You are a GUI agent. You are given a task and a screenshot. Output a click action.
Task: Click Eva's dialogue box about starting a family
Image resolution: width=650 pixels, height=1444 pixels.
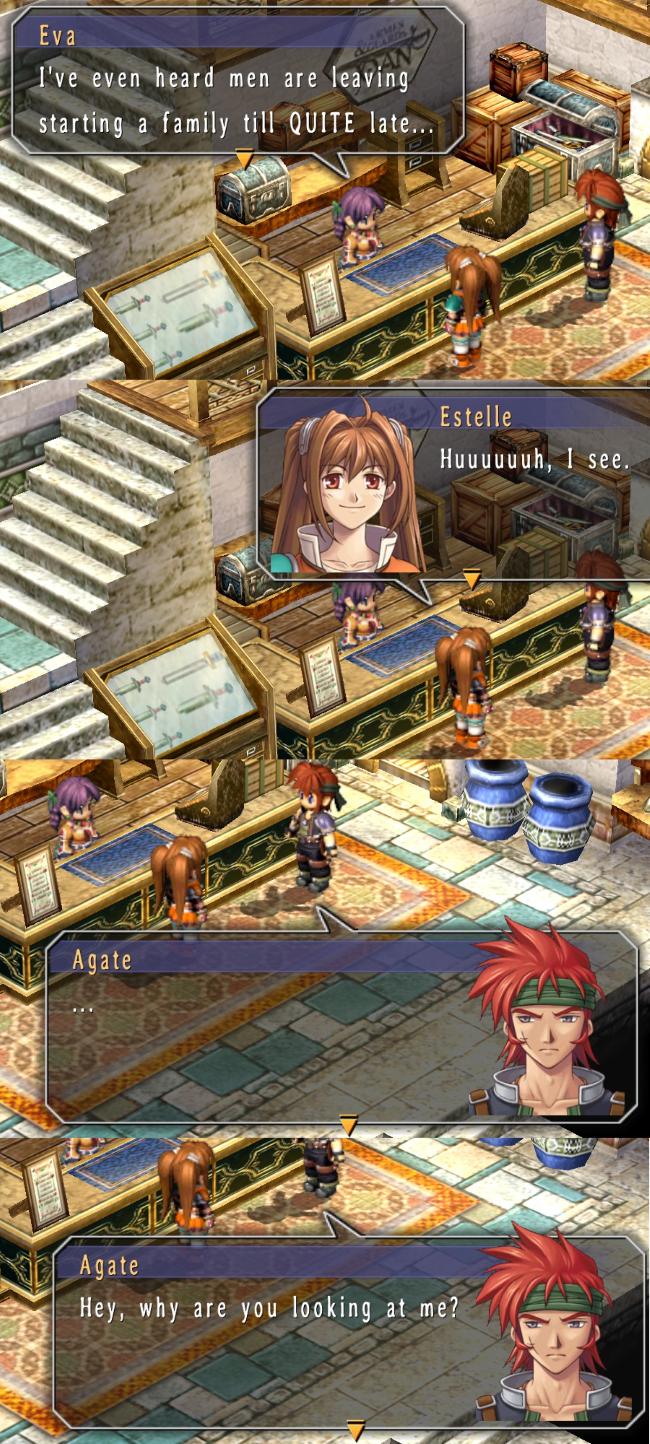[x=238, y=80]
